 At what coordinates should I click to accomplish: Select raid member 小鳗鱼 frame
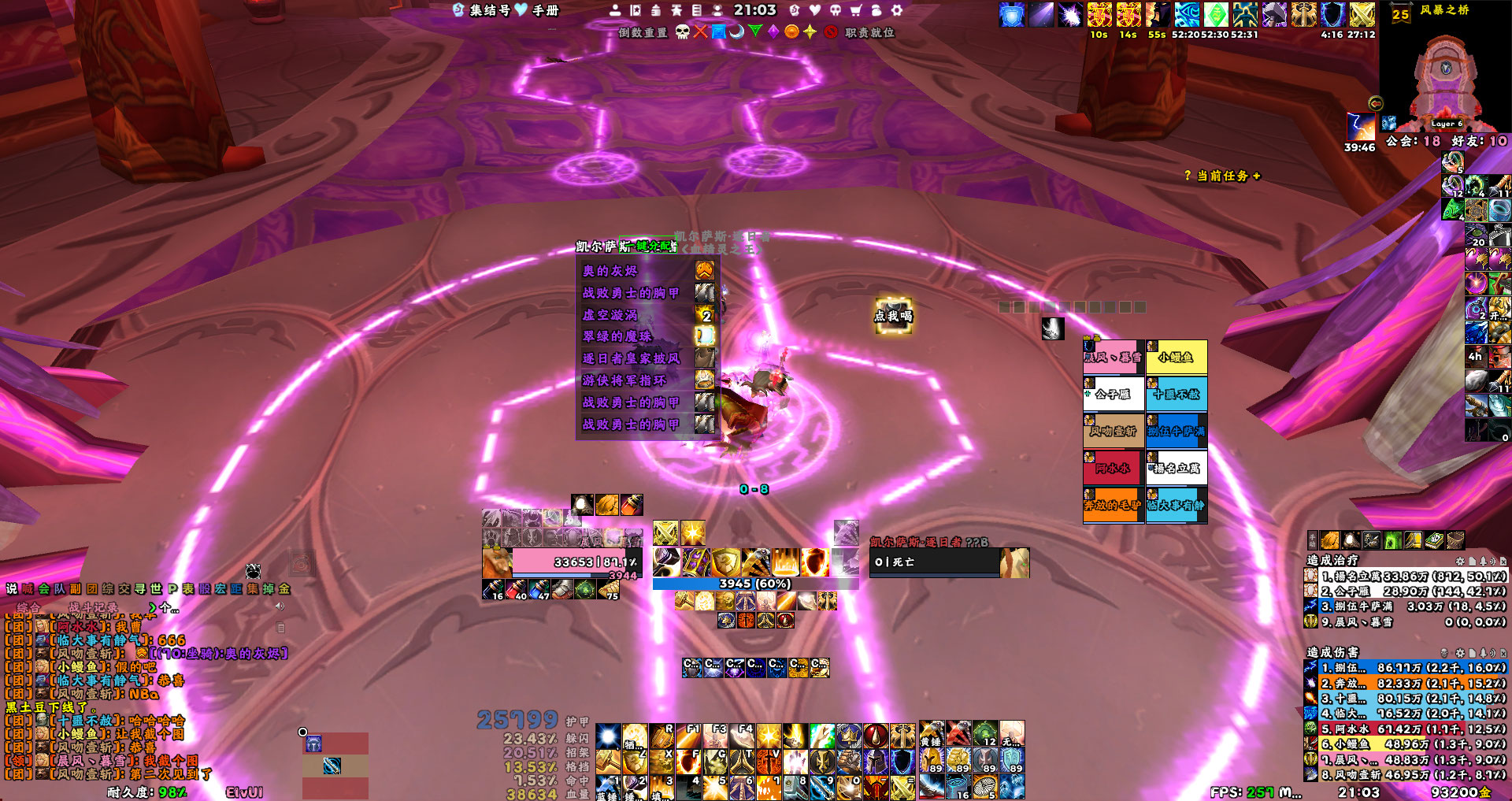point(1176,358)
